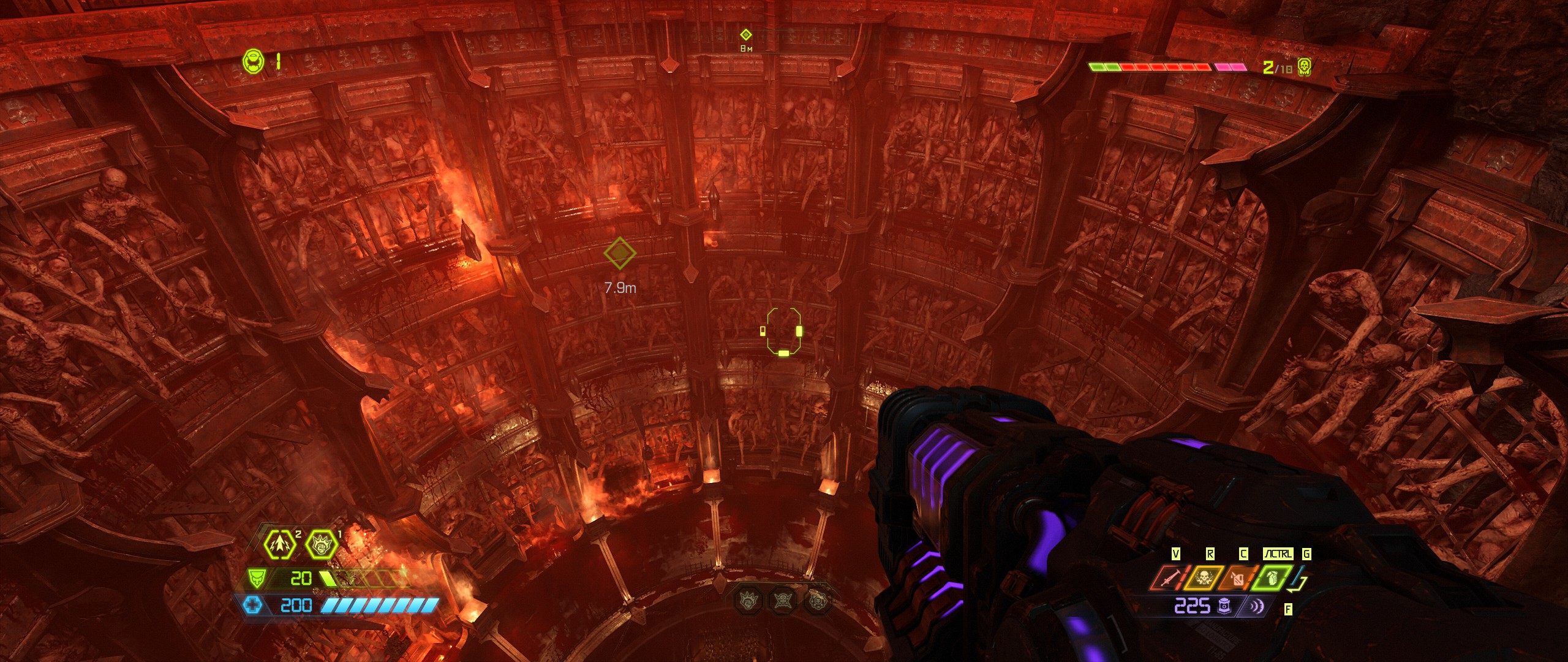Pick the gear-shaped rune slot

coord(818,599)
